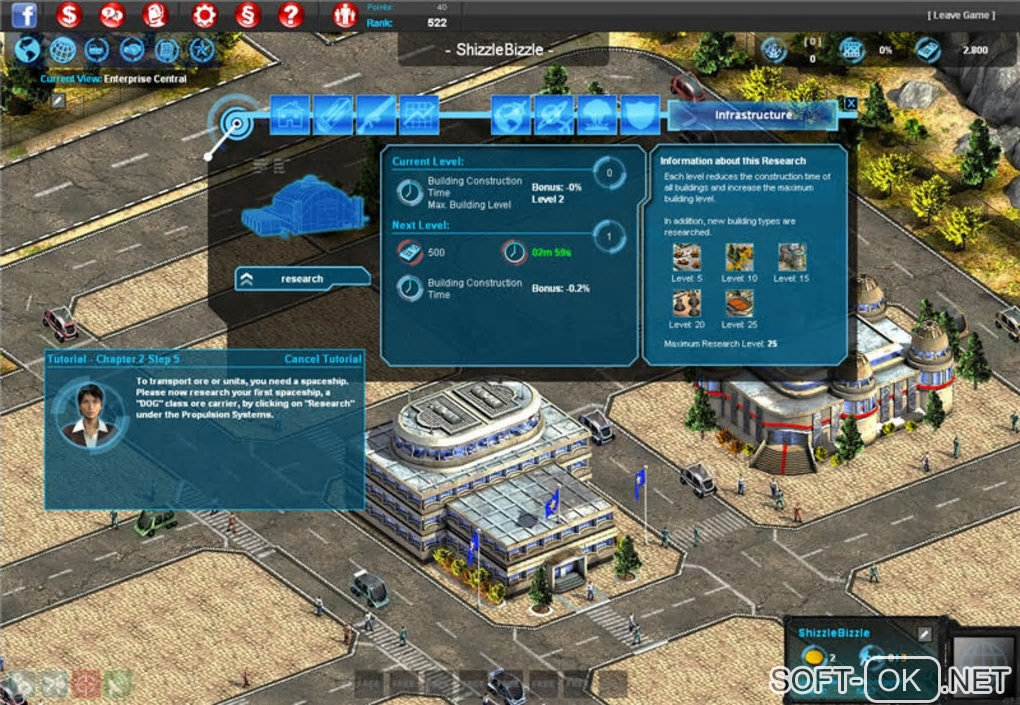Select the wireframe grid globe icon

point(62,49)
